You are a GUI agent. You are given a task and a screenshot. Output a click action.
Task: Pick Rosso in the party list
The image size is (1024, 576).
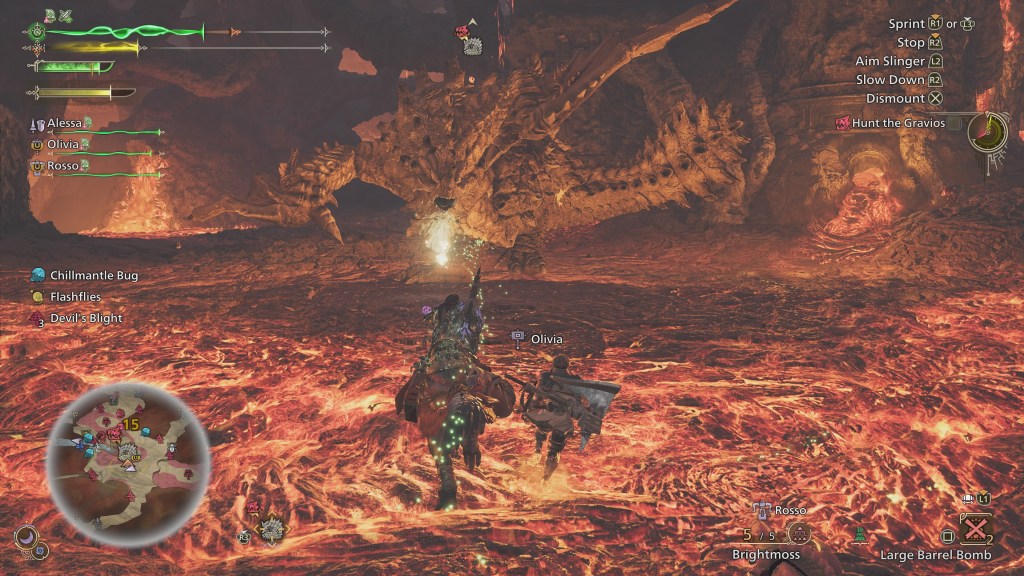point(63,165)
